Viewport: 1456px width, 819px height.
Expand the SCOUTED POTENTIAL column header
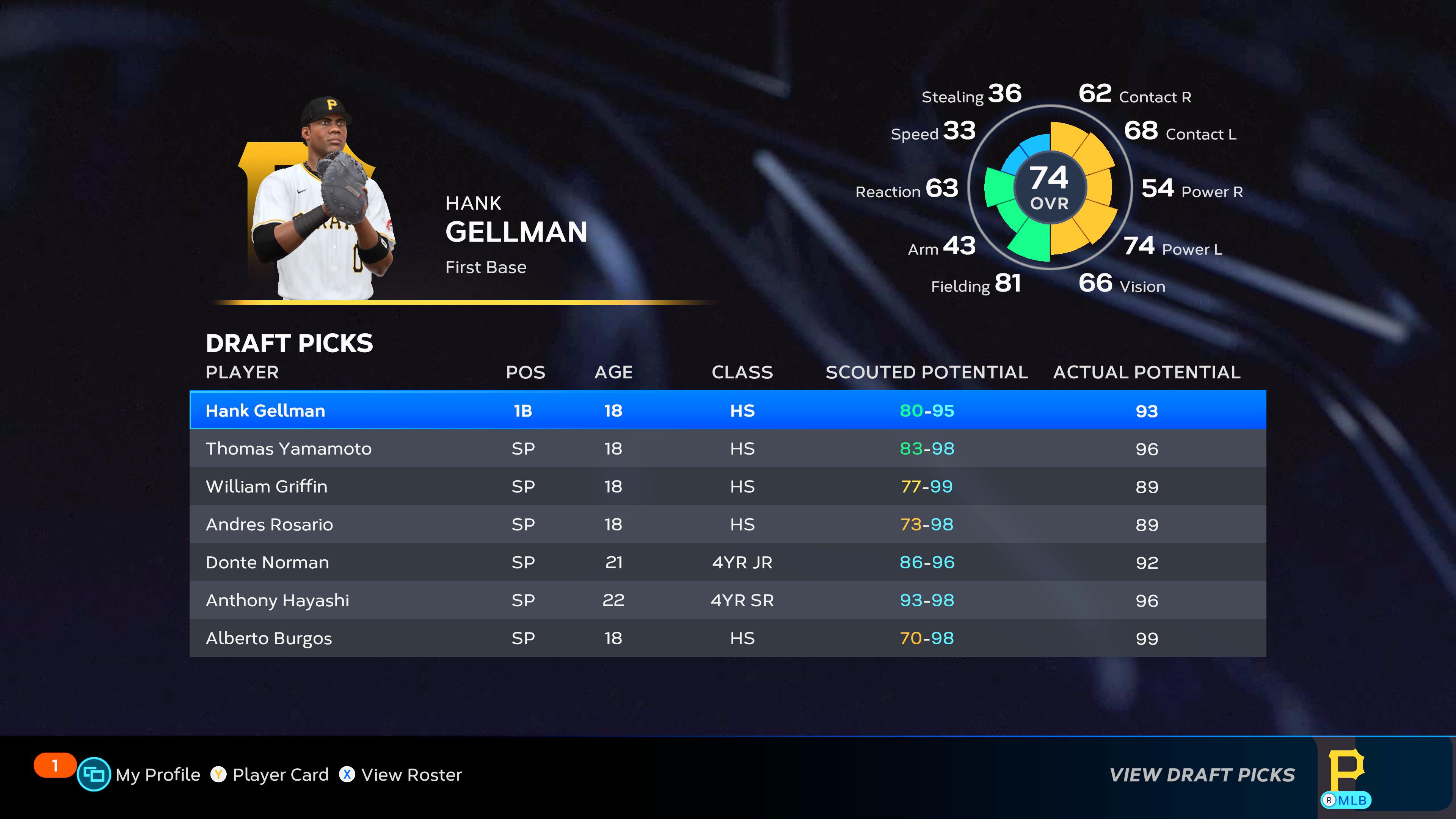pos(927,372)
